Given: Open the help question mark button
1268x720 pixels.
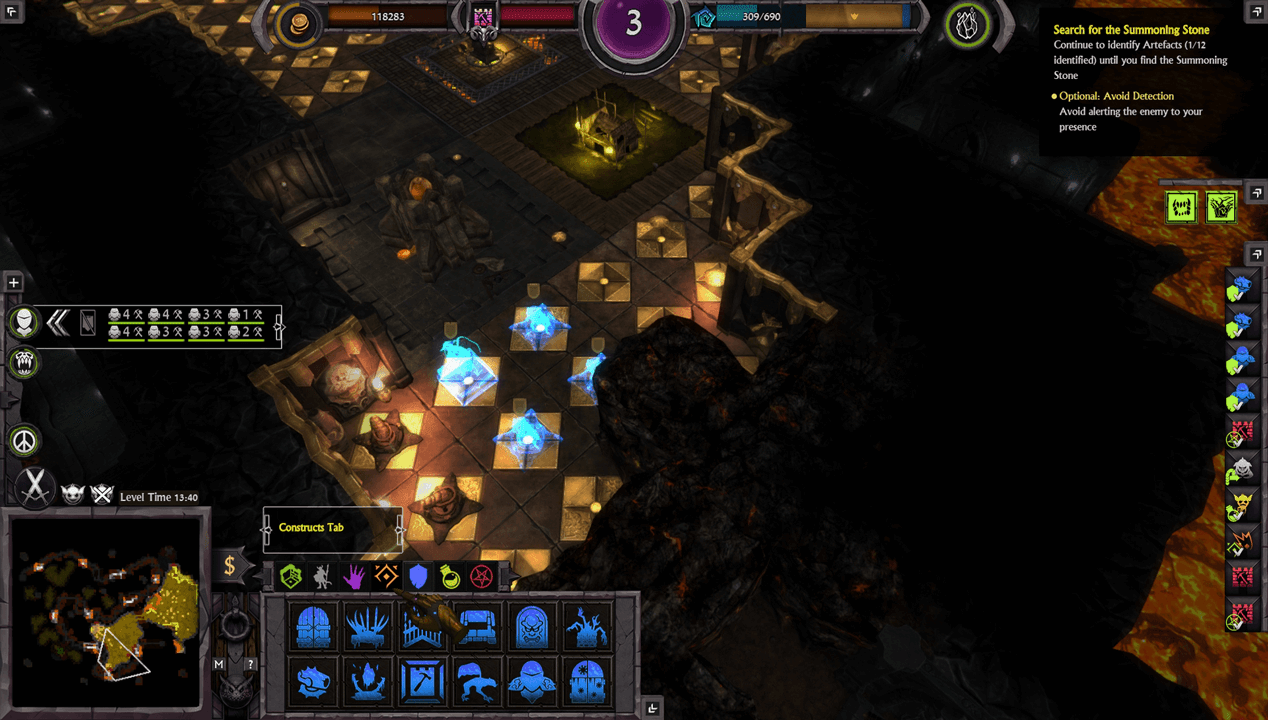Looking at the screenshot, I should tap(251, 664).
